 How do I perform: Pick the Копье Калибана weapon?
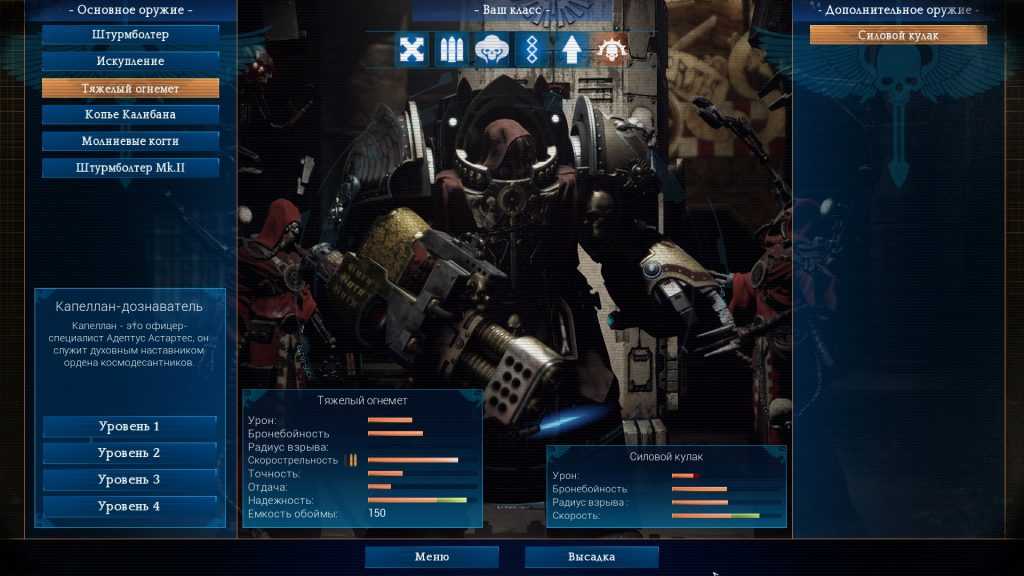click(130, 115)
